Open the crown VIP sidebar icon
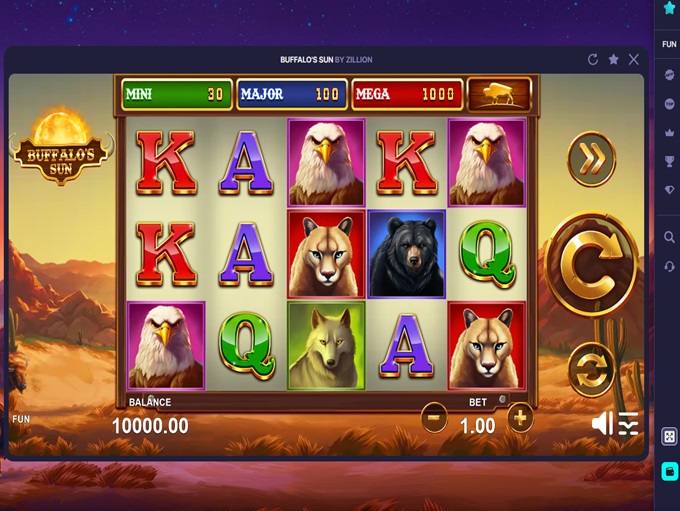Image resolution: width=680 pixels, height=511 pixels. pyautogui.click(x=669, y=133)
